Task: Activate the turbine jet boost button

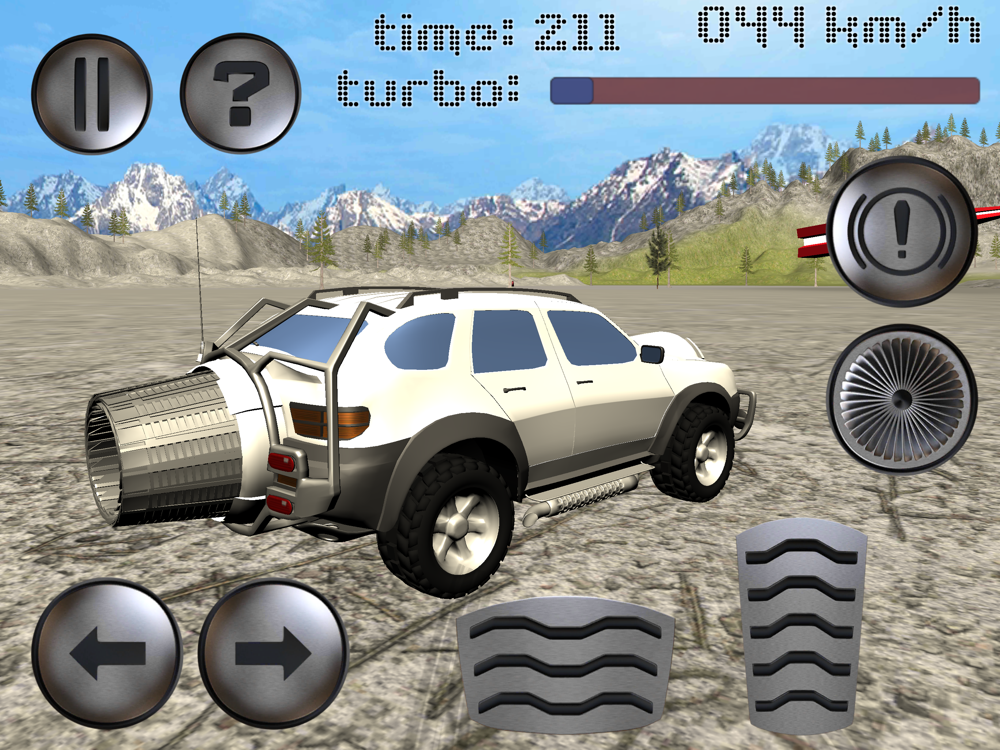Action: (902, 399)
